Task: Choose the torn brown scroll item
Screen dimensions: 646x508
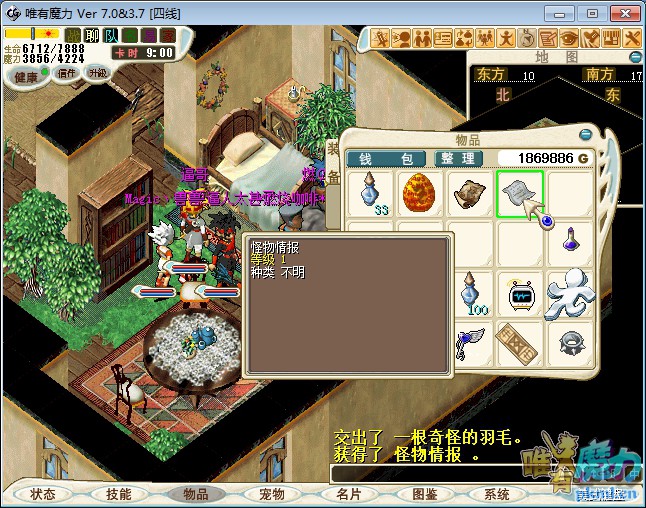Action: [468, 192]
